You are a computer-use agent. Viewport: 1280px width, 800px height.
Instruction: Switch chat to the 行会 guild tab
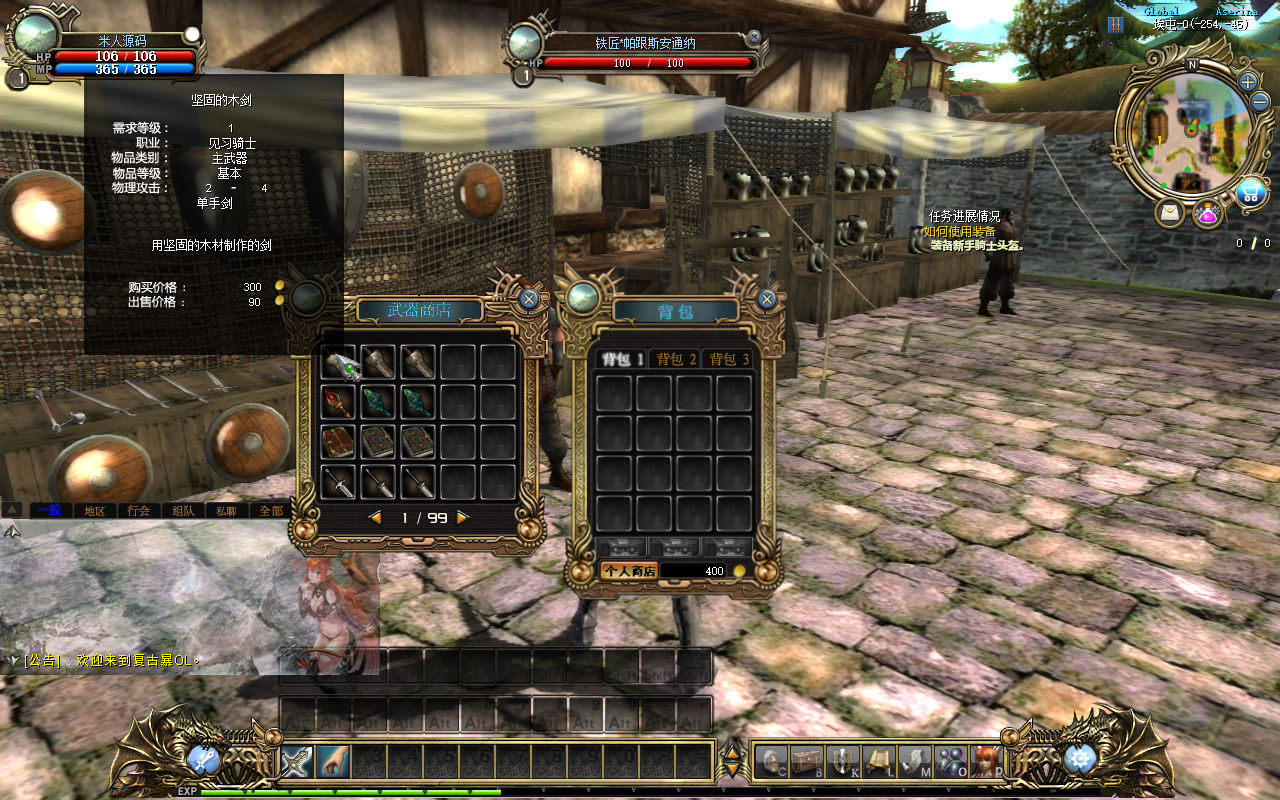pos(139,510)
